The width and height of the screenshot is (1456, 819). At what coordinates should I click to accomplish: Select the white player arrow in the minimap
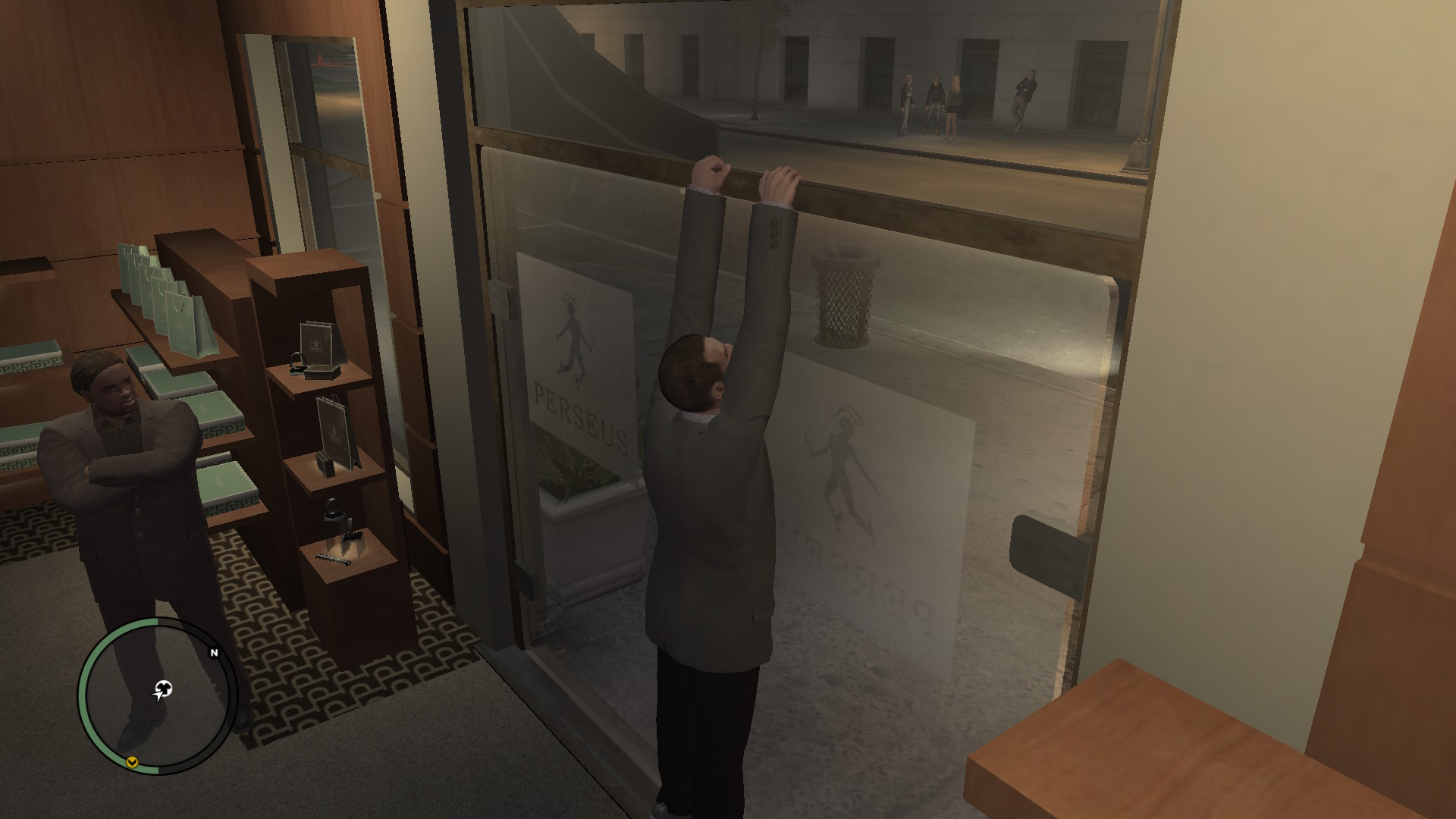(x=157, y=696)
